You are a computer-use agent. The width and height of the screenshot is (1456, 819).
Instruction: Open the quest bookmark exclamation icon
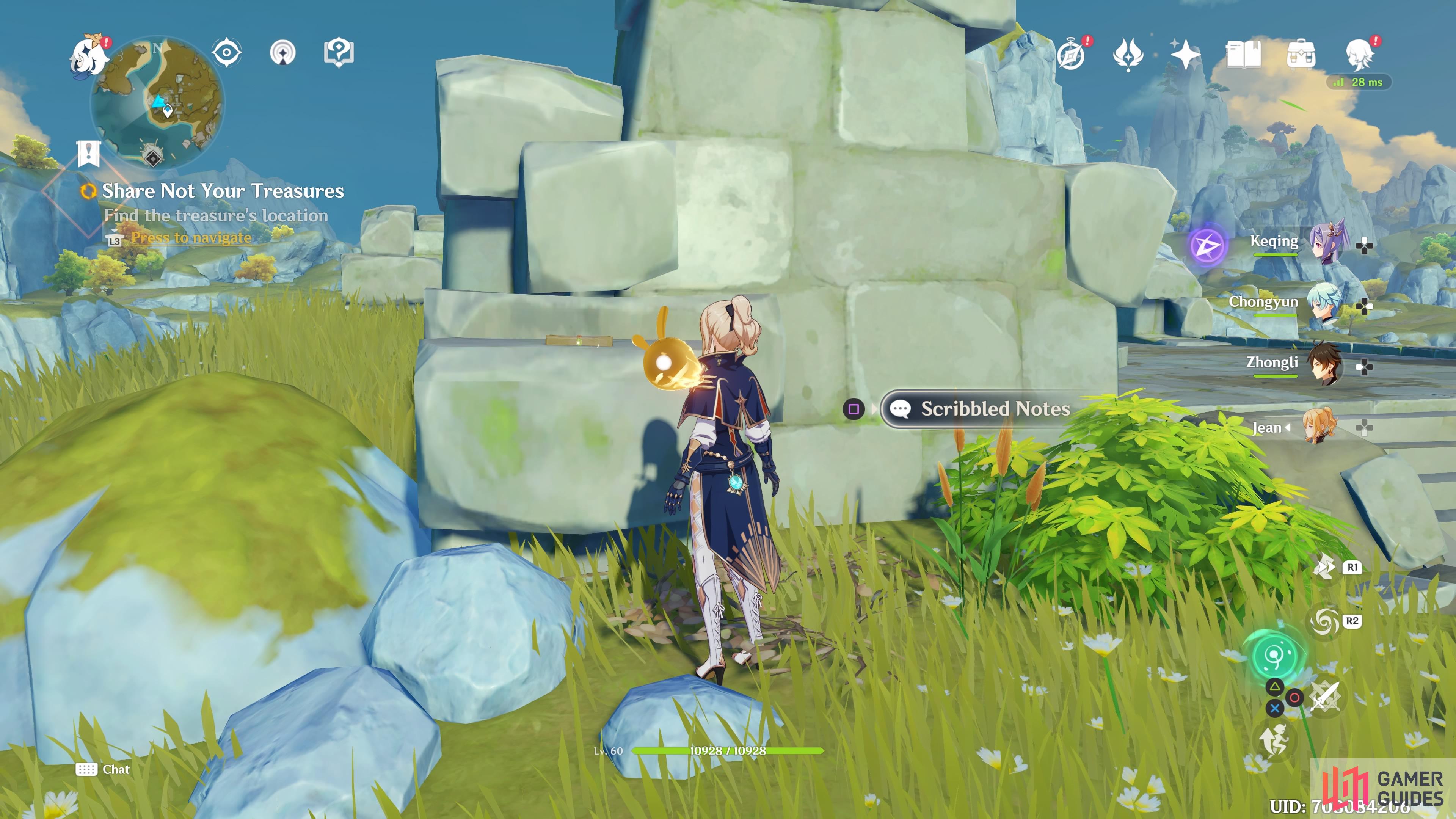[89, 153]
